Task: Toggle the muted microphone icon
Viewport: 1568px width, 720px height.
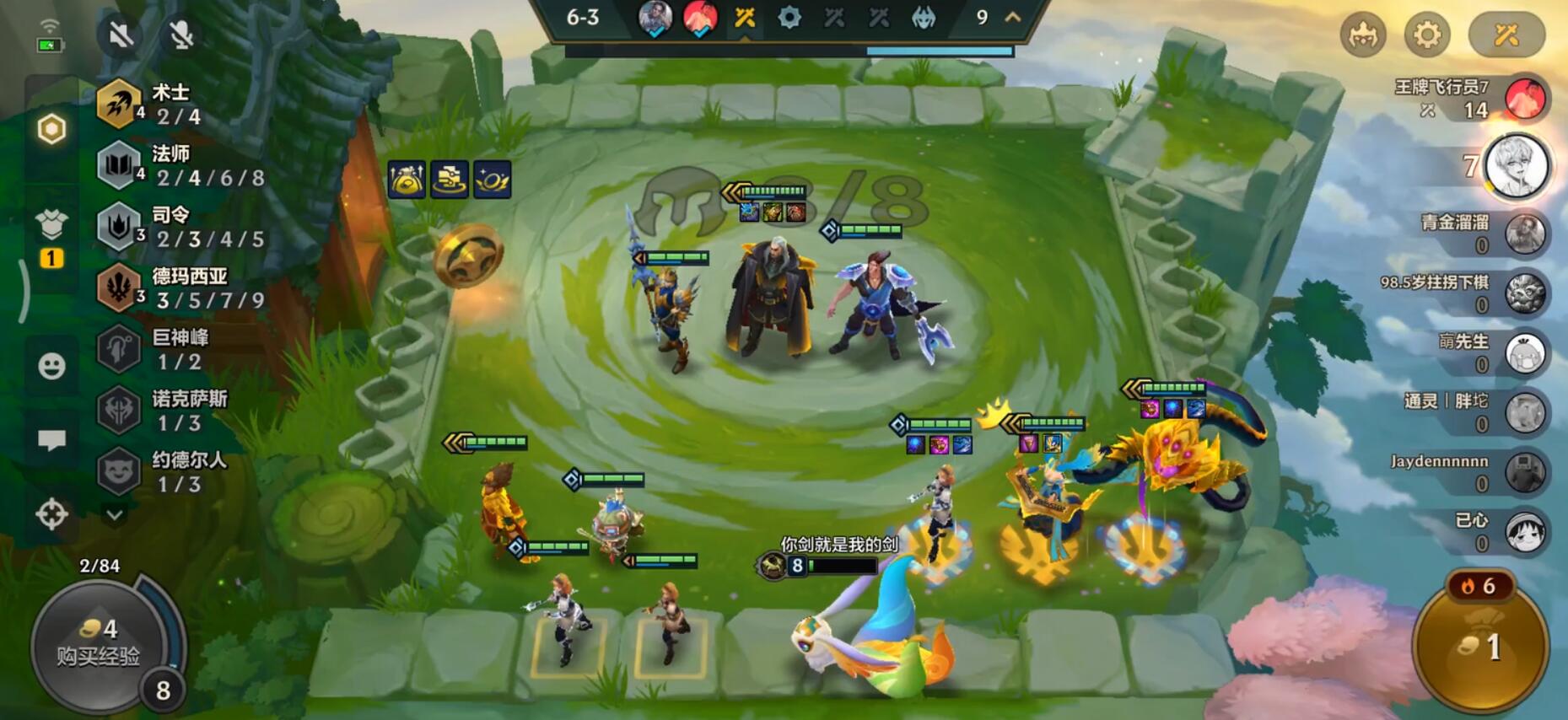Action: [181, 35]
